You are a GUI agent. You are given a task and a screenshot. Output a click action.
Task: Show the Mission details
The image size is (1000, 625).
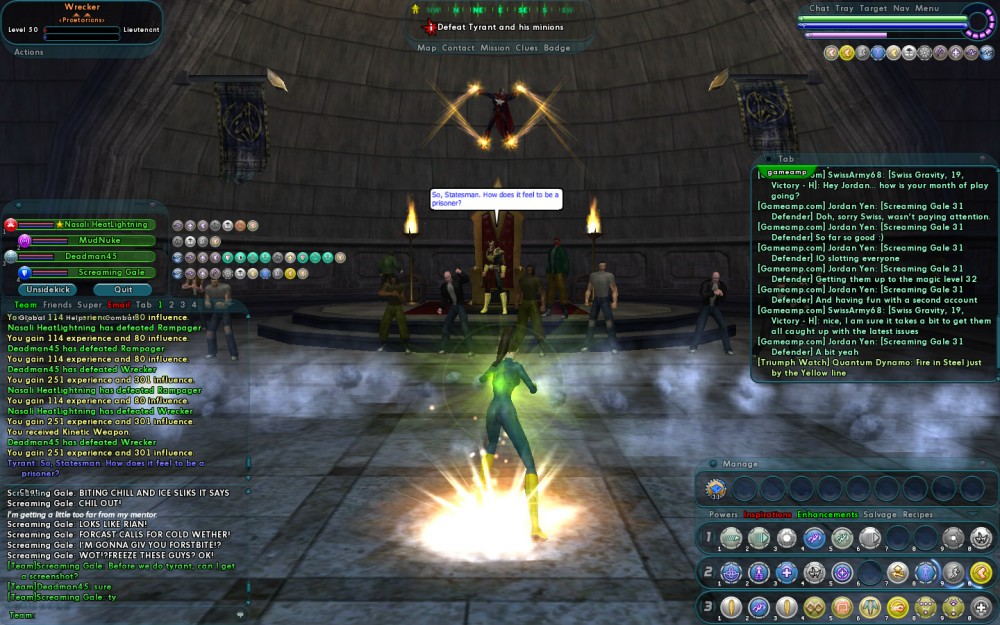495,48
